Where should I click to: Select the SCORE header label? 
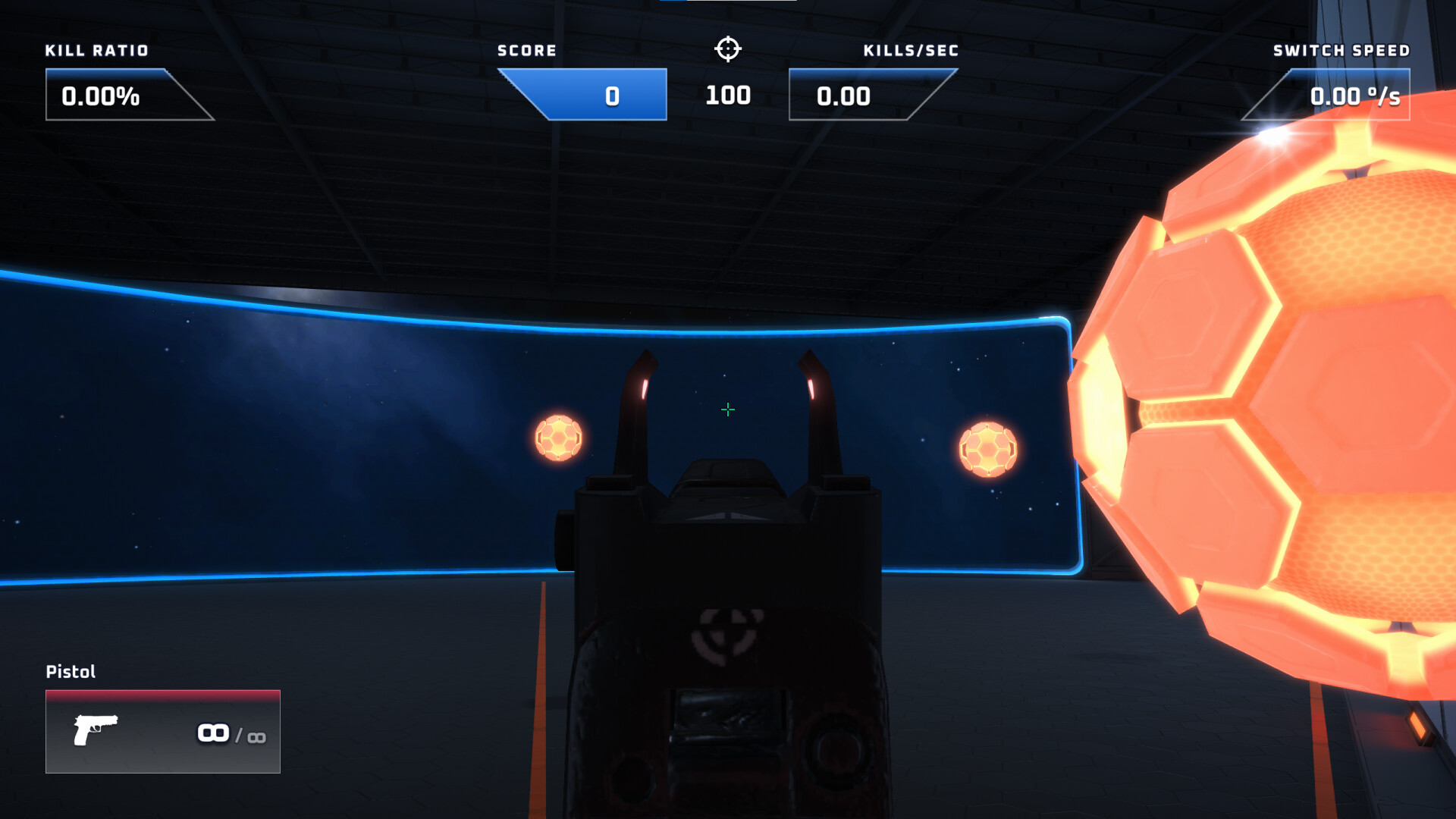pos(526,50)
